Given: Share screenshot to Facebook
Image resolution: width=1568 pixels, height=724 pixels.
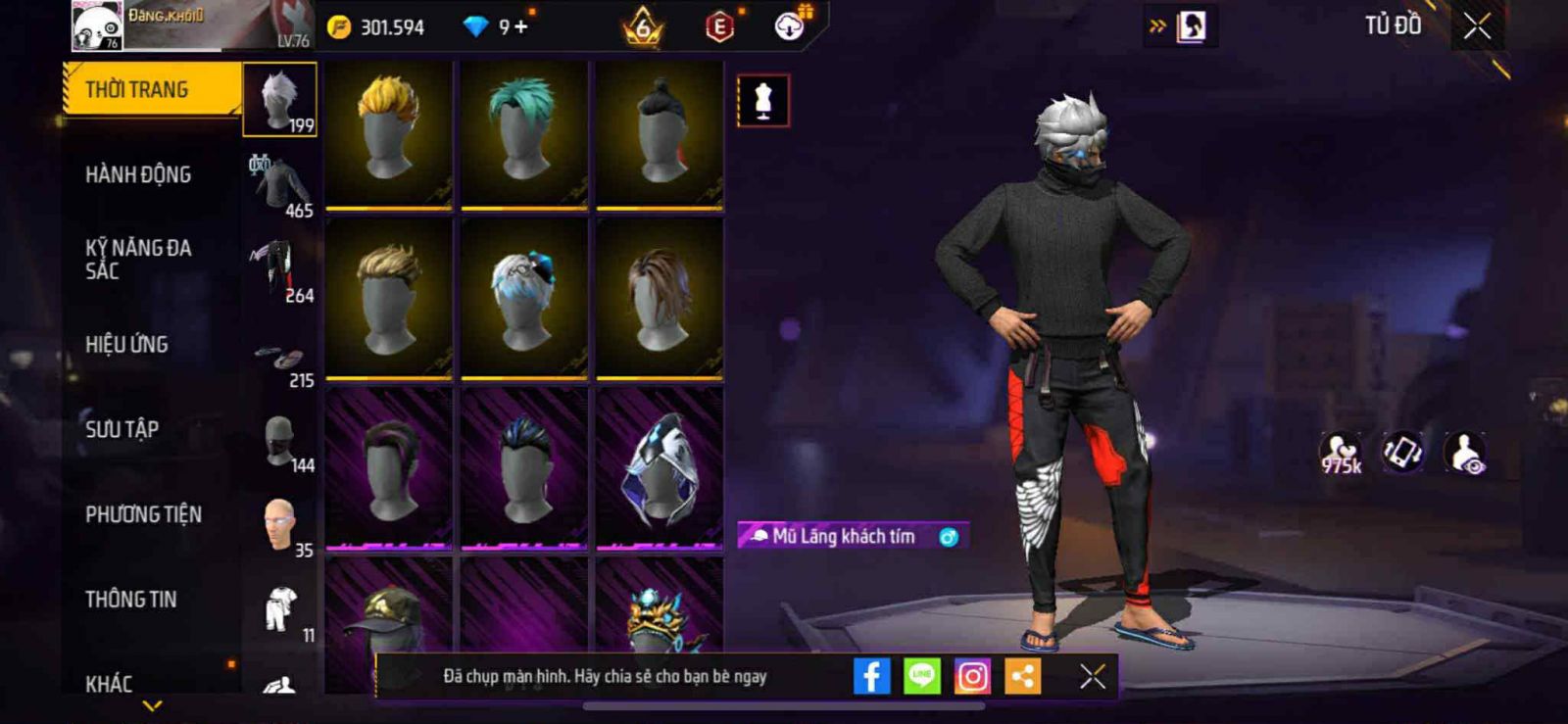Looking at the screenshot, I should (x=871, y=676).
